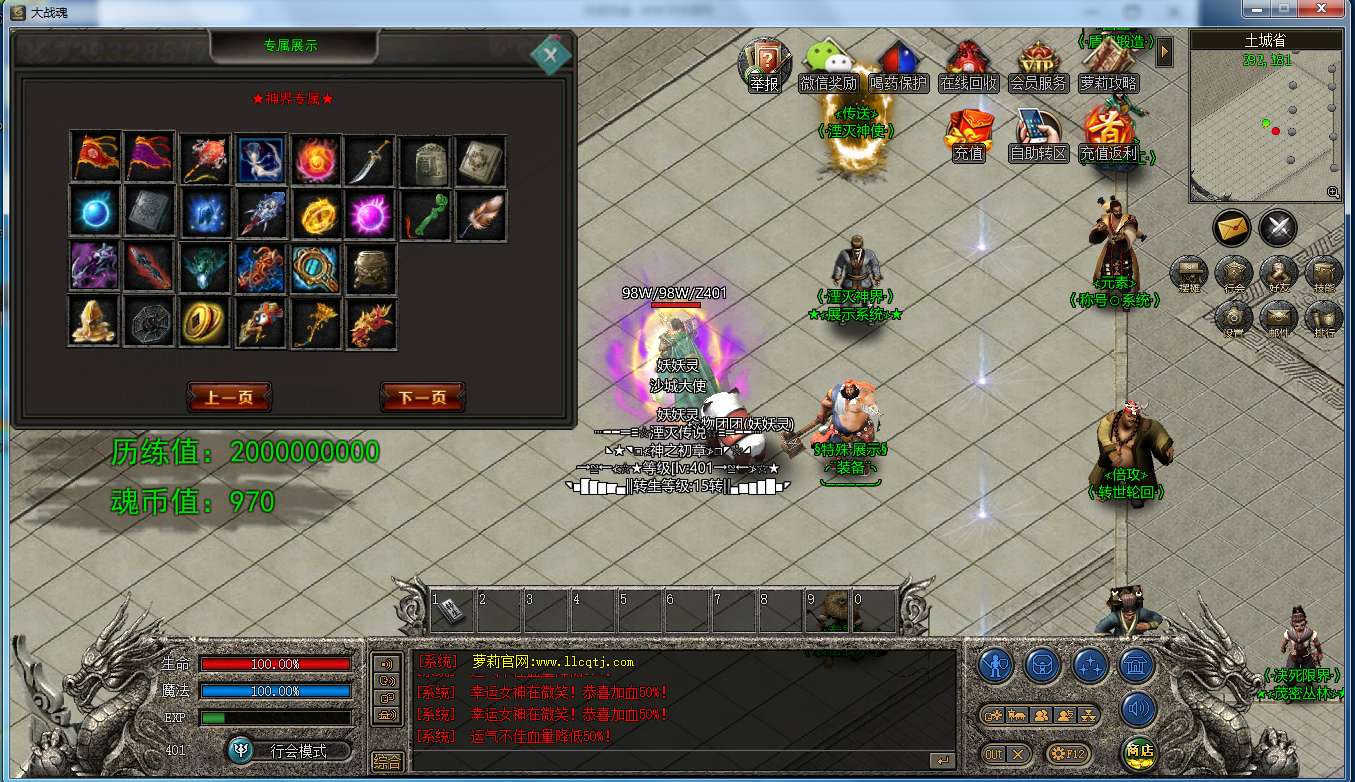Open the 自助转区 phone icon
The height and width of the screenshot is (782, 1355).
click(x=1038, y=135)
